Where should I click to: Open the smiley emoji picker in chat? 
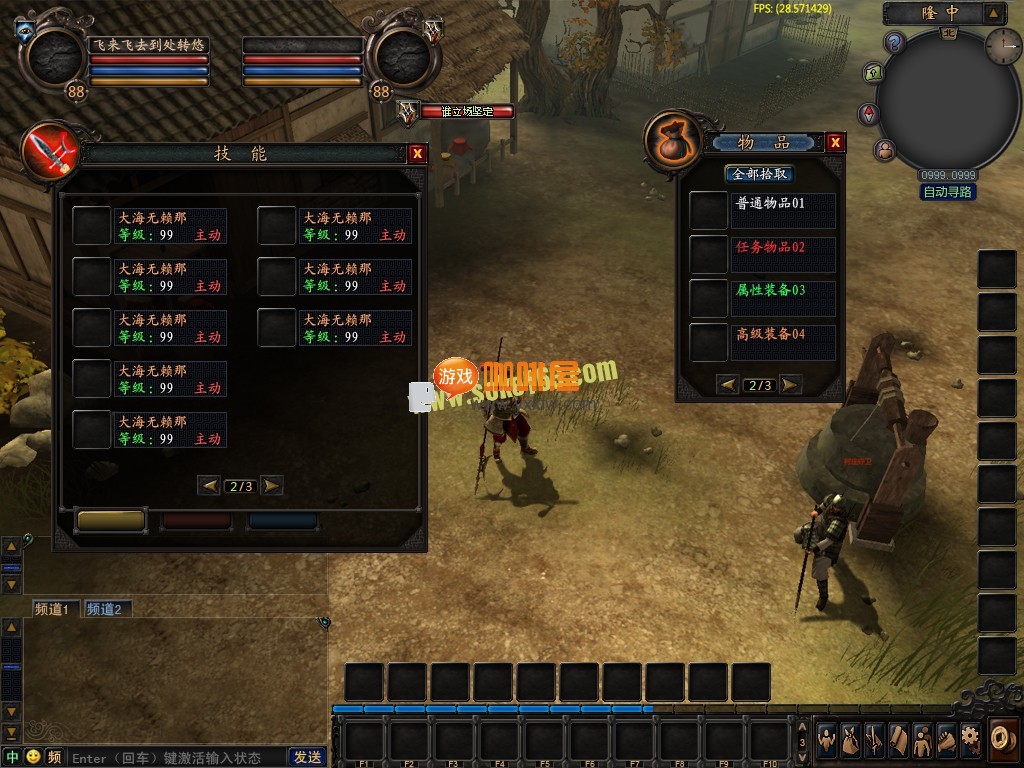tap(33, 757)
